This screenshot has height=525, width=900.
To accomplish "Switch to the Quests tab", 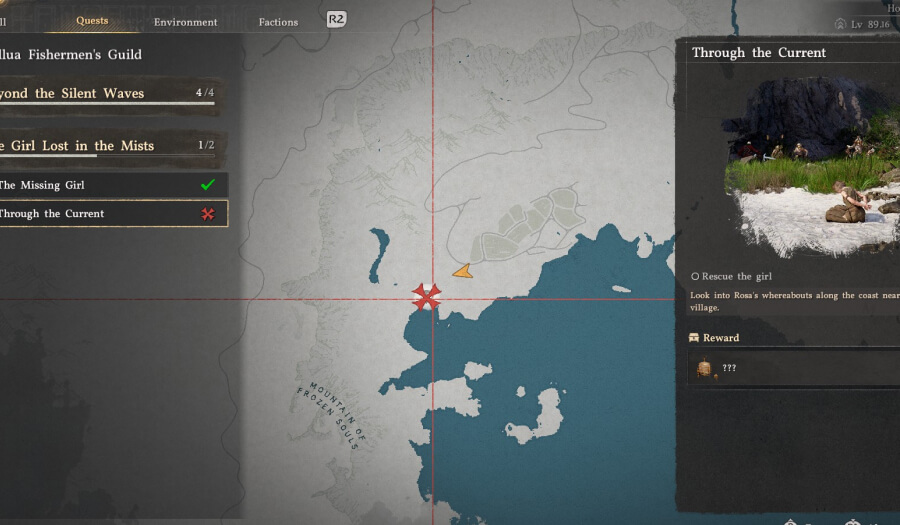I will [x=92, y=21].
